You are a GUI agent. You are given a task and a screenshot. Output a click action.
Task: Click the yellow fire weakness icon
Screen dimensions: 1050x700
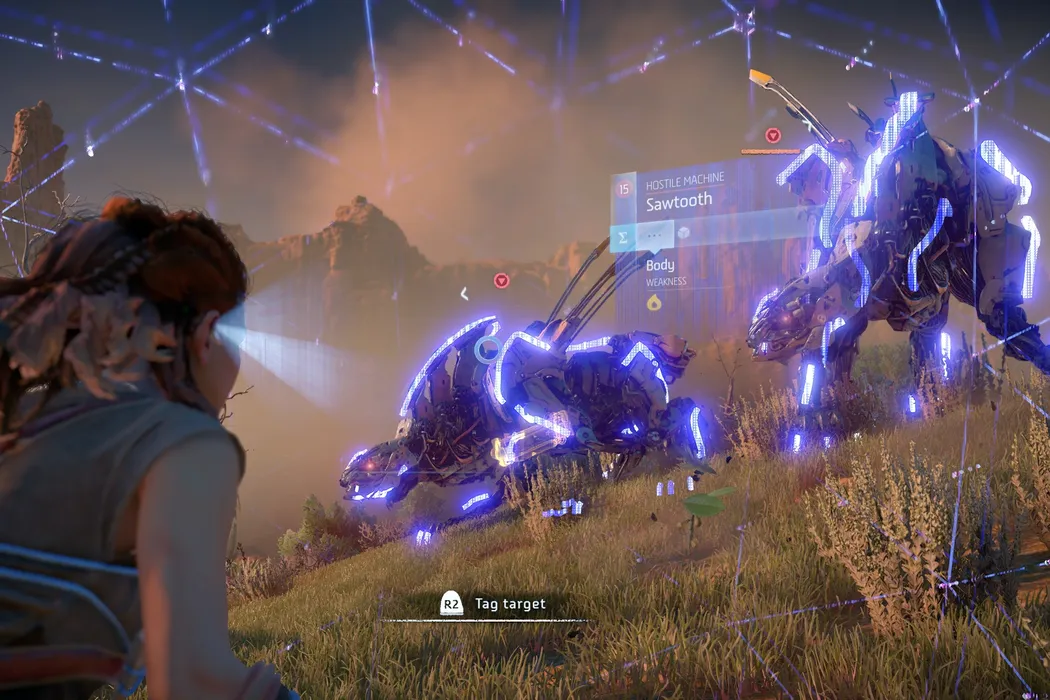pos(654,301)
